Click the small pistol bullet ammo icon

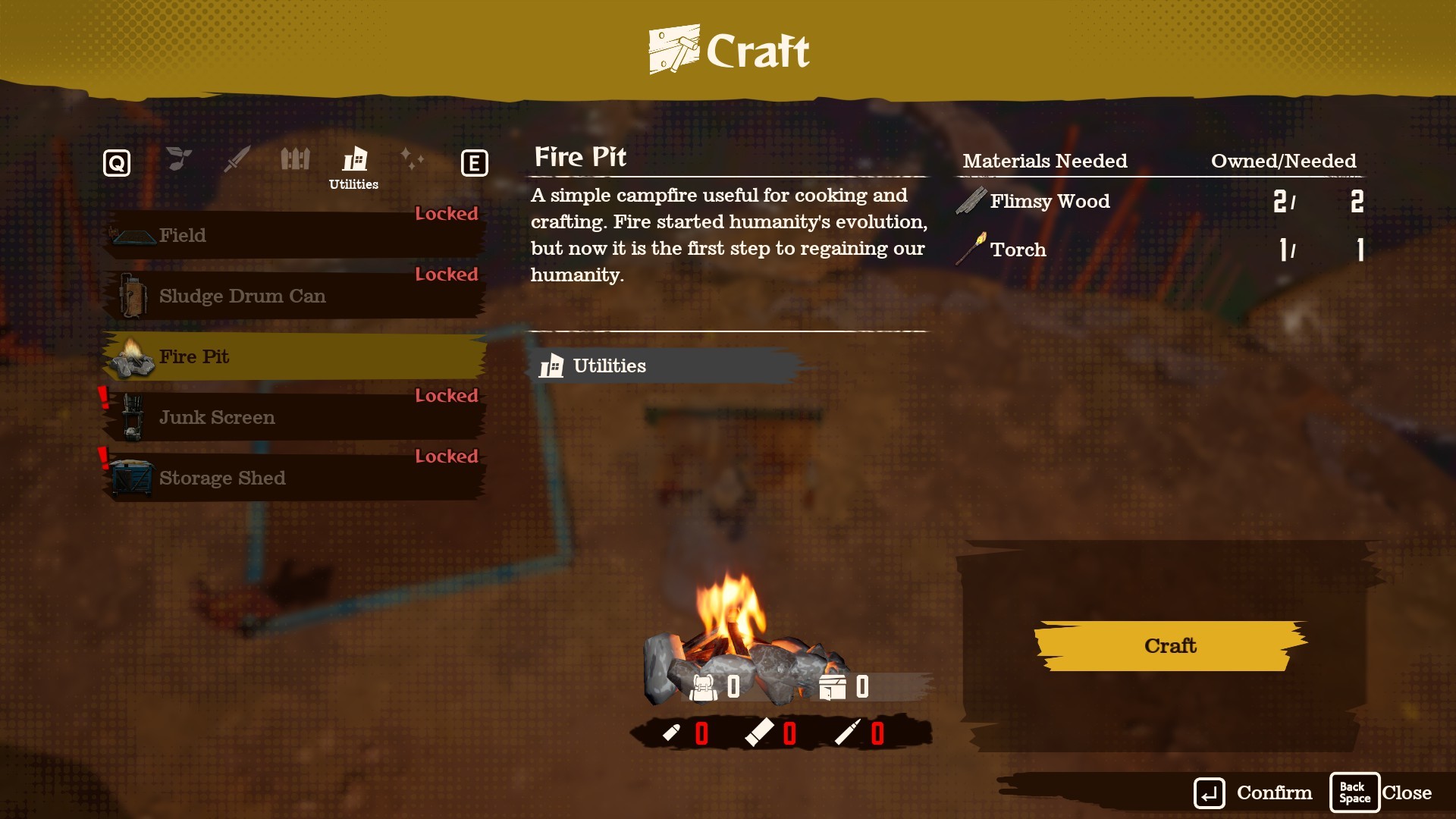tap(674, 733)
